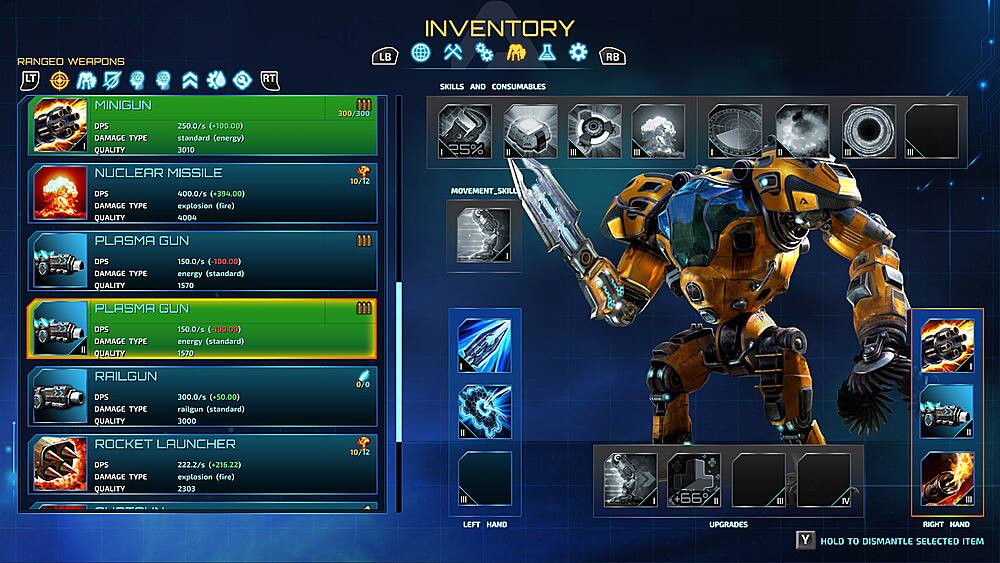Open the flask research tab

[x=547, y=52]
